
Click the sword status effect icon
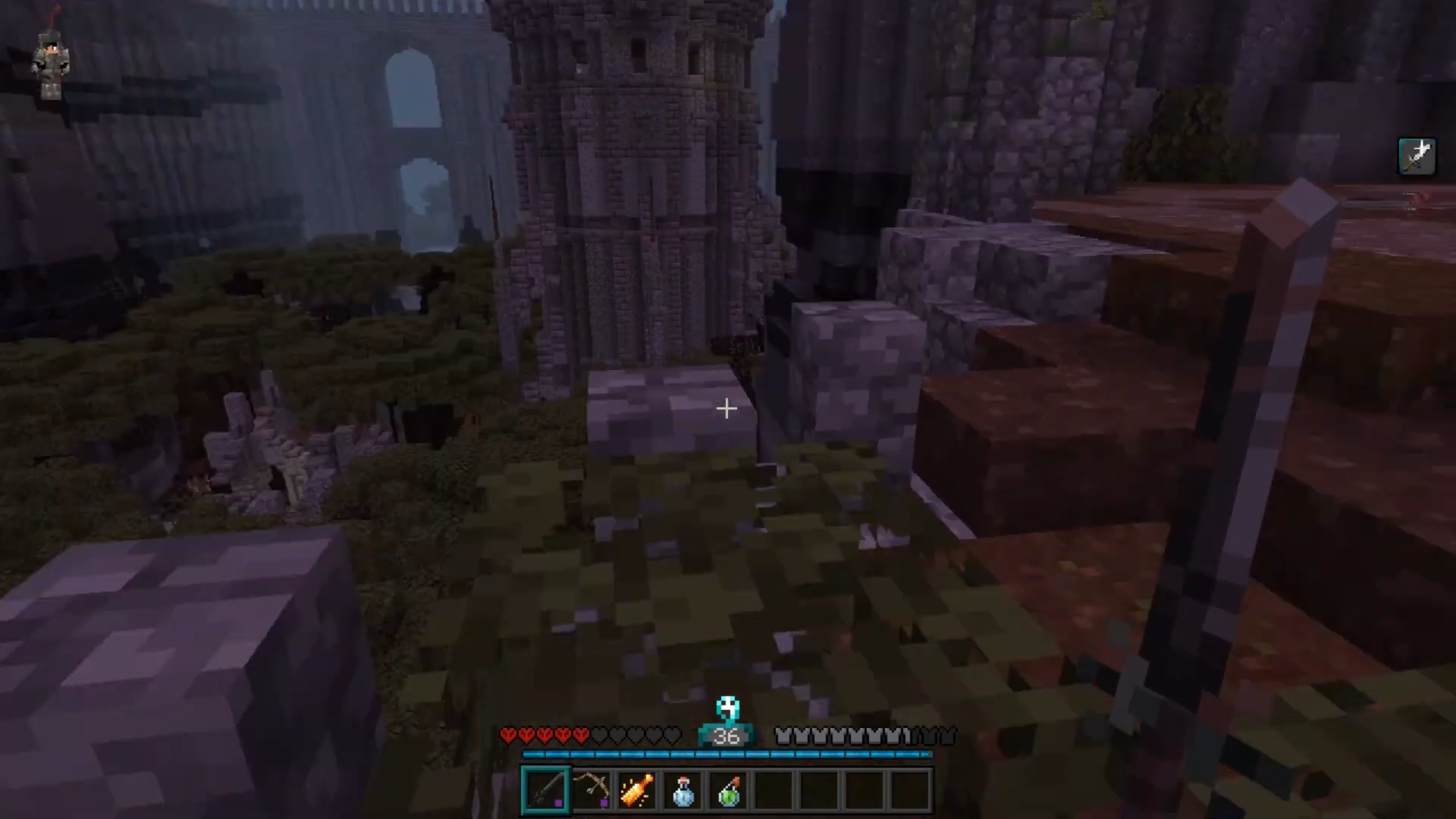pyautogui.click(x=1417, y=156)
